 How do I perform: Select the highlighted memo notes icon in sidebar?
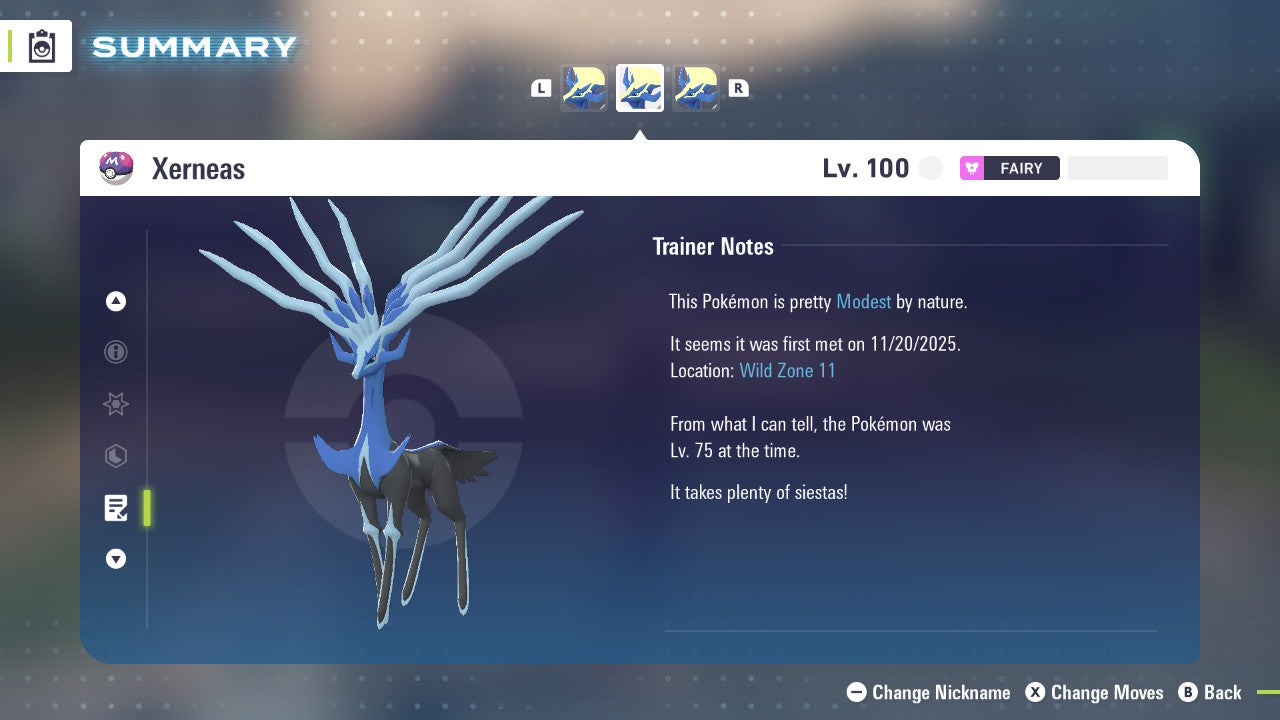[116, 508]
